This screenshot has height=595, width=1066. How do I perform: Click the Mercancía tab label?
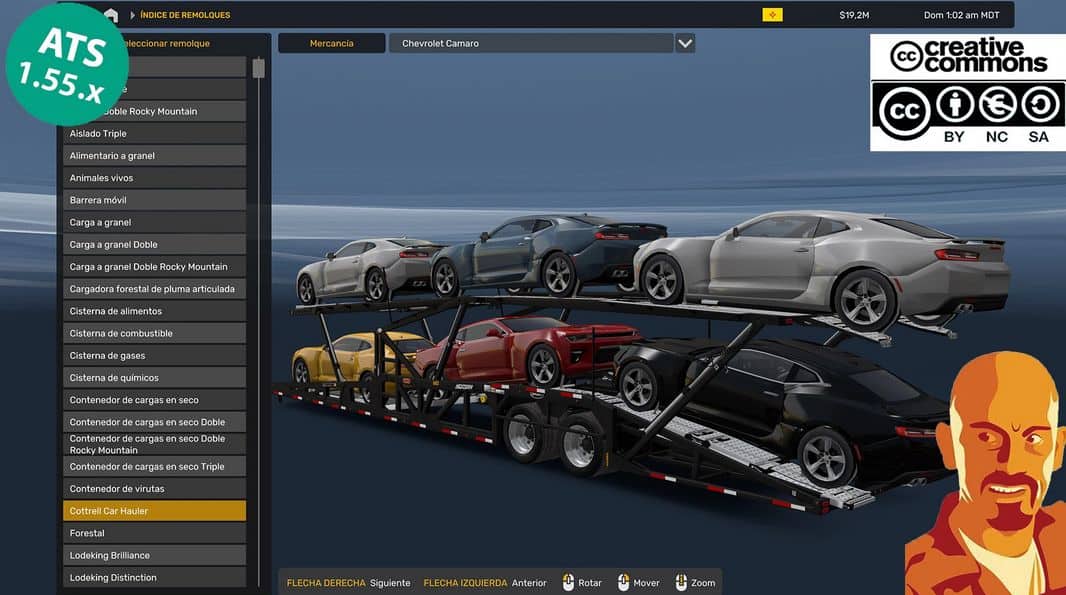(x=331, y=43)
